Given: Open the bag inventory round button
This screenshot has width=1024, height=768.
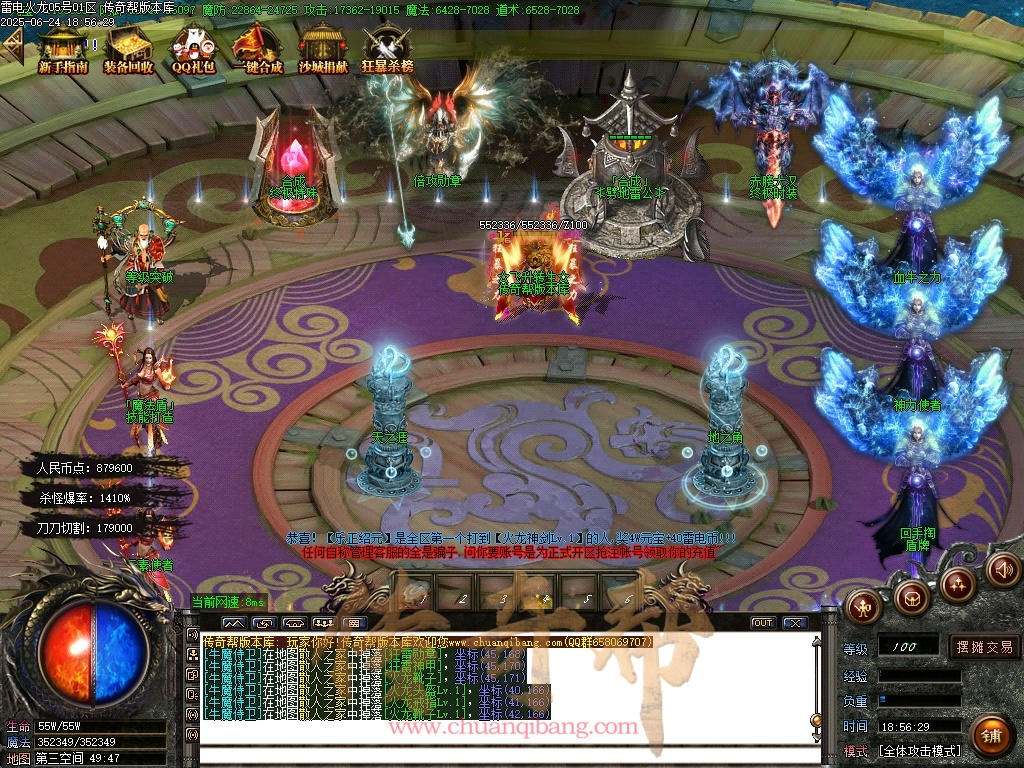Looking at the screenshot, I should point(911,598).
